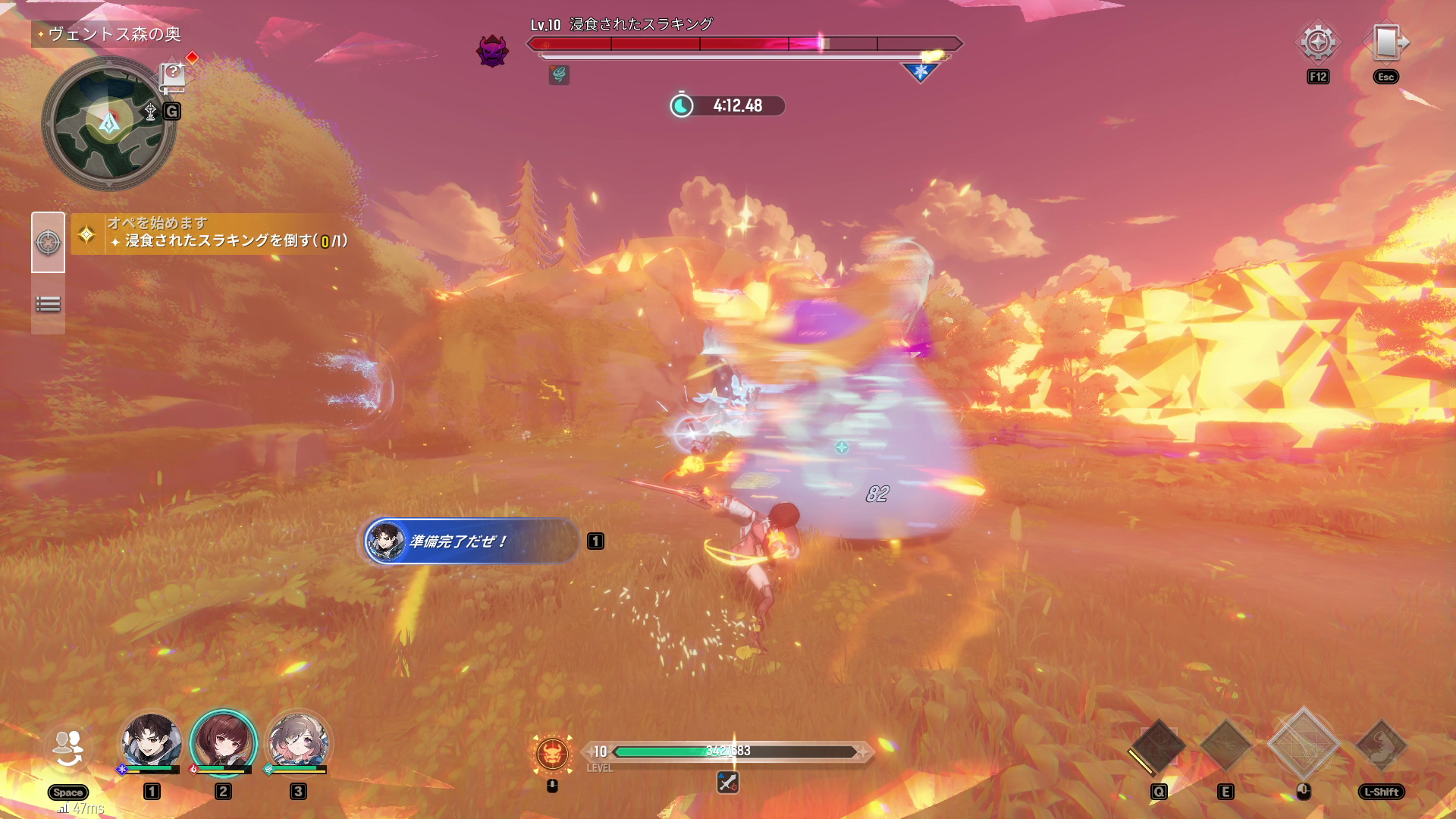This screenshot has width=1456, height=819.
Task: Click the party swap icon with two silhouettes
Action: [67, 748]
